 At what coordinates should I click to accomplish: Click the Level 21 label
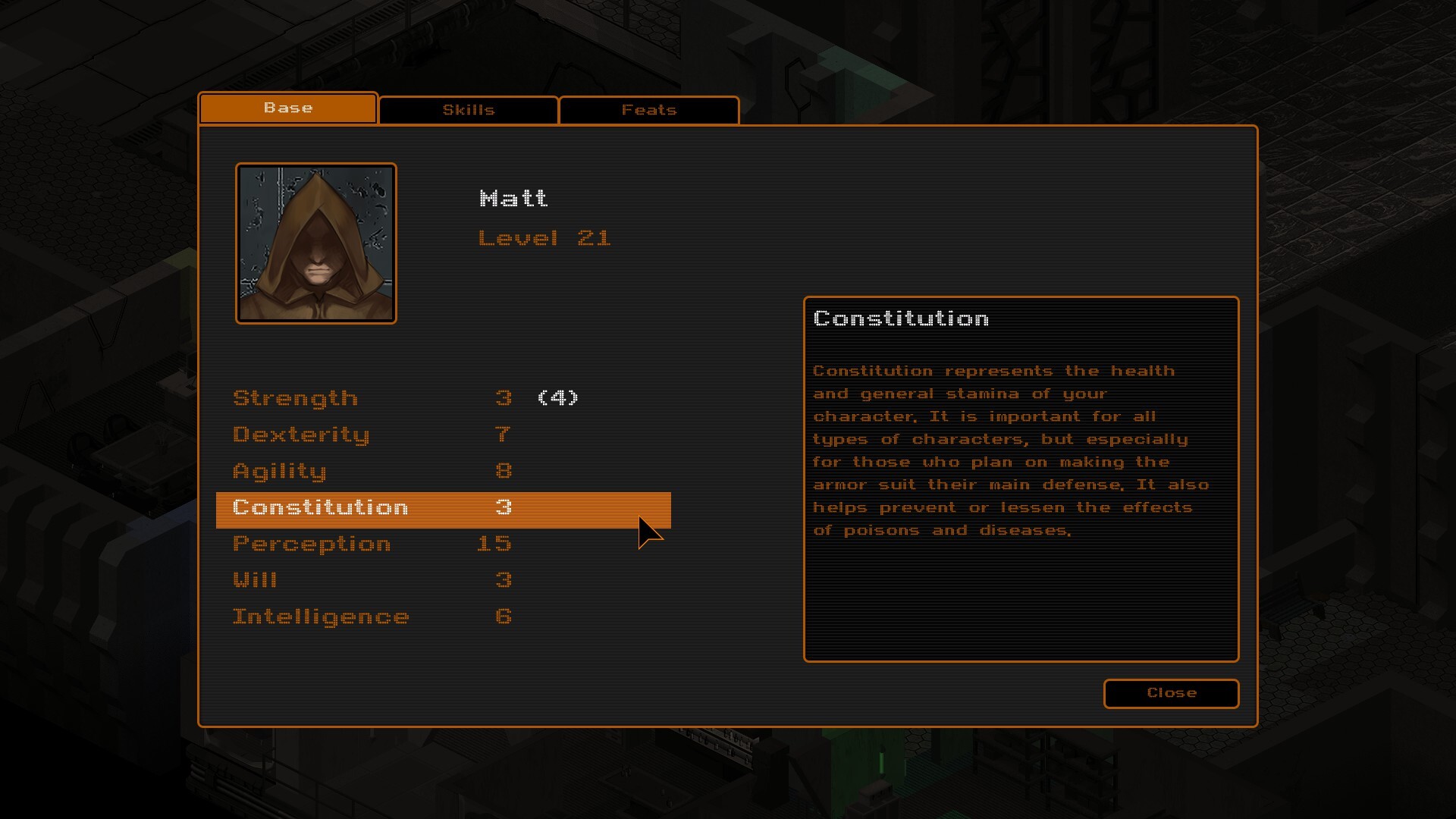544,237
